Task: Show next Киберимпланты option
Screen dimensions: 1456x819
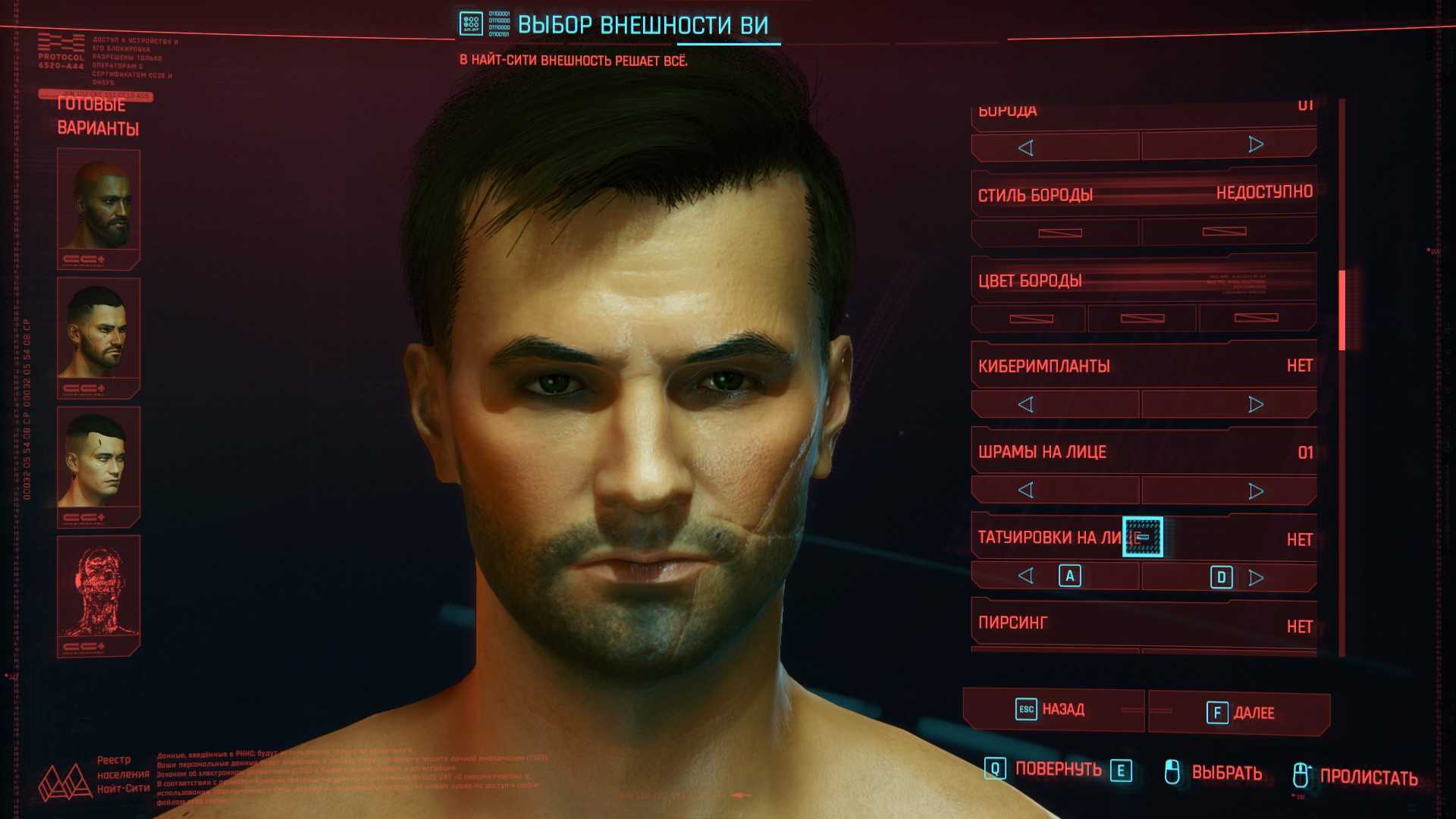Action: coord(1255,405)
